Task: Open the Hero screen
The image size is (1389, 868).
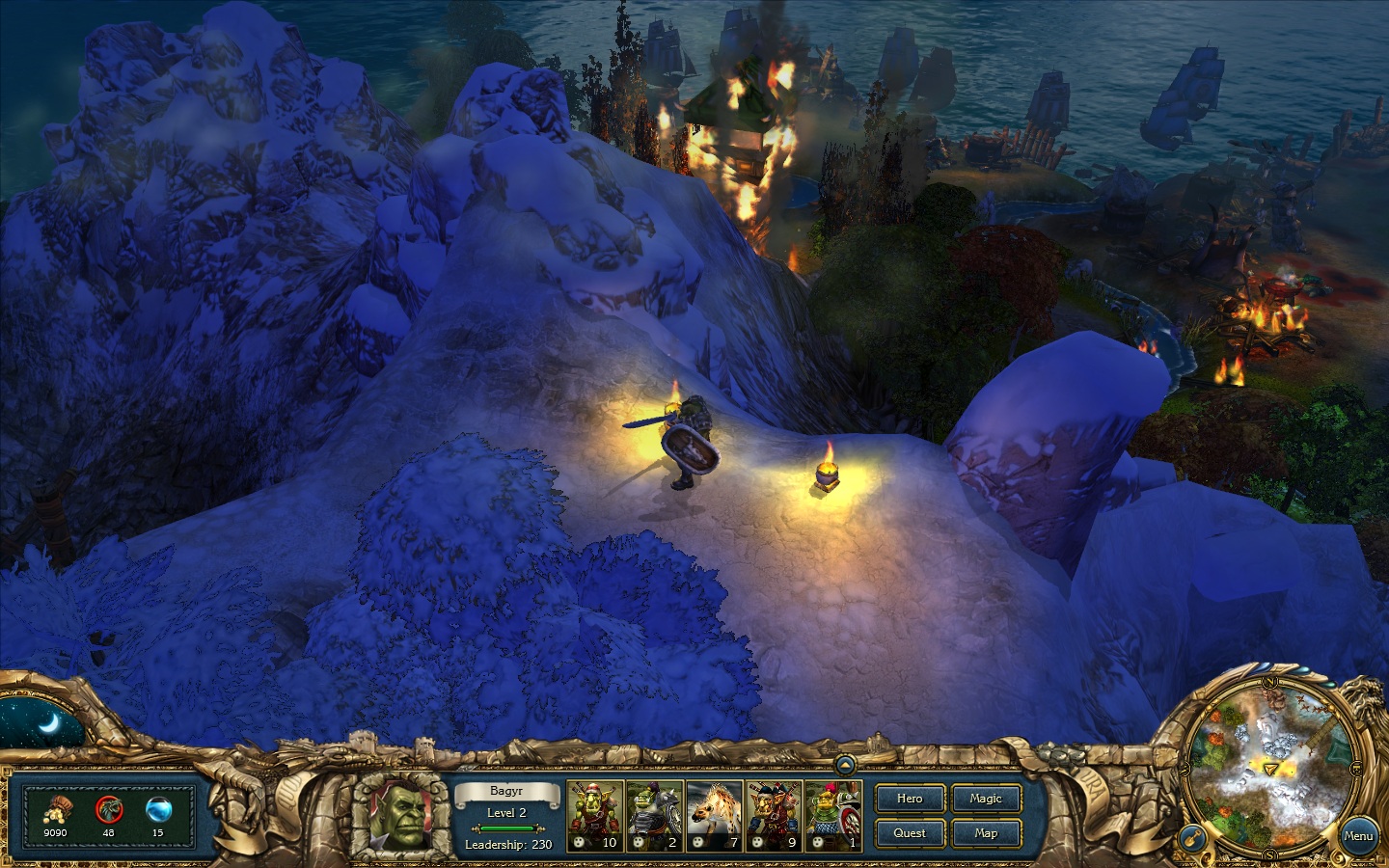Action: tap(909, 799)
